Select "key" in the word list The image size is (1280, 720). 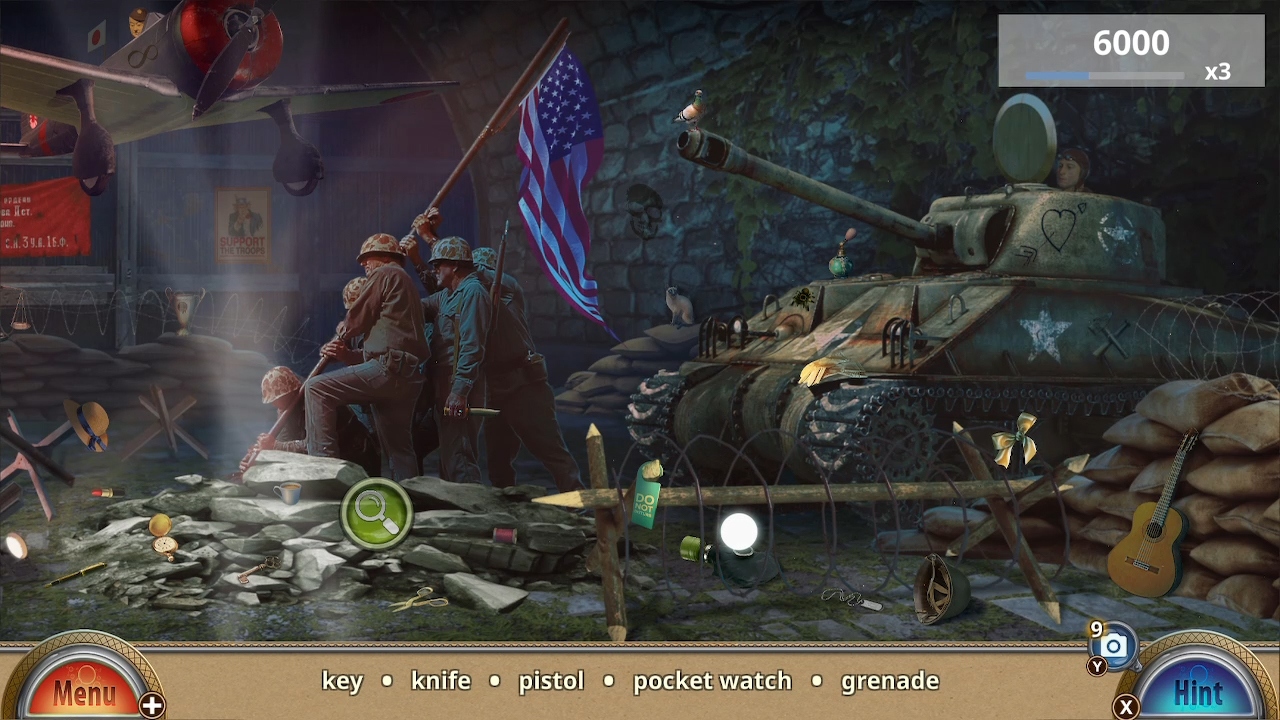(341, 681)
